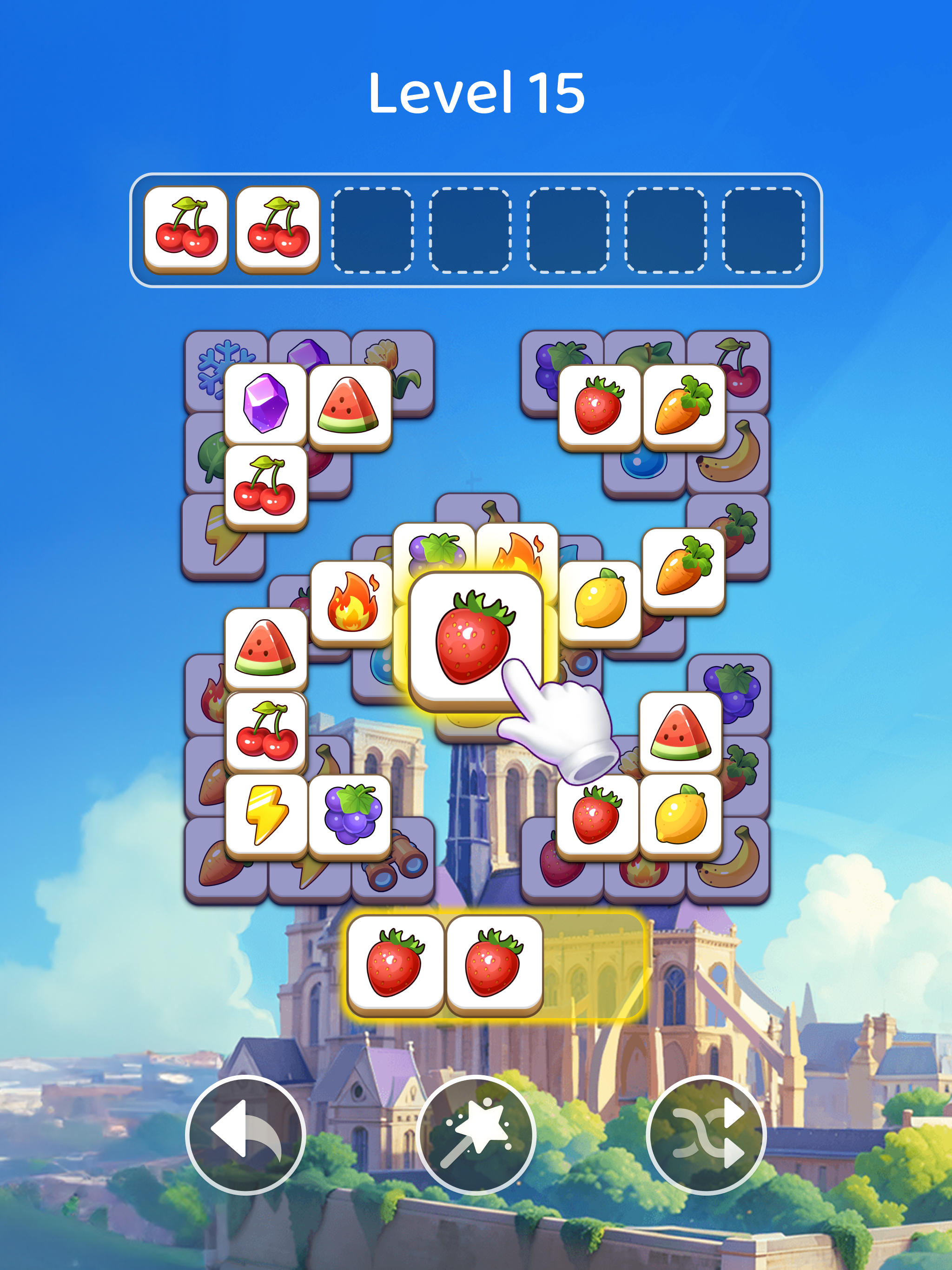Select the lightning bolt tile

267,815
